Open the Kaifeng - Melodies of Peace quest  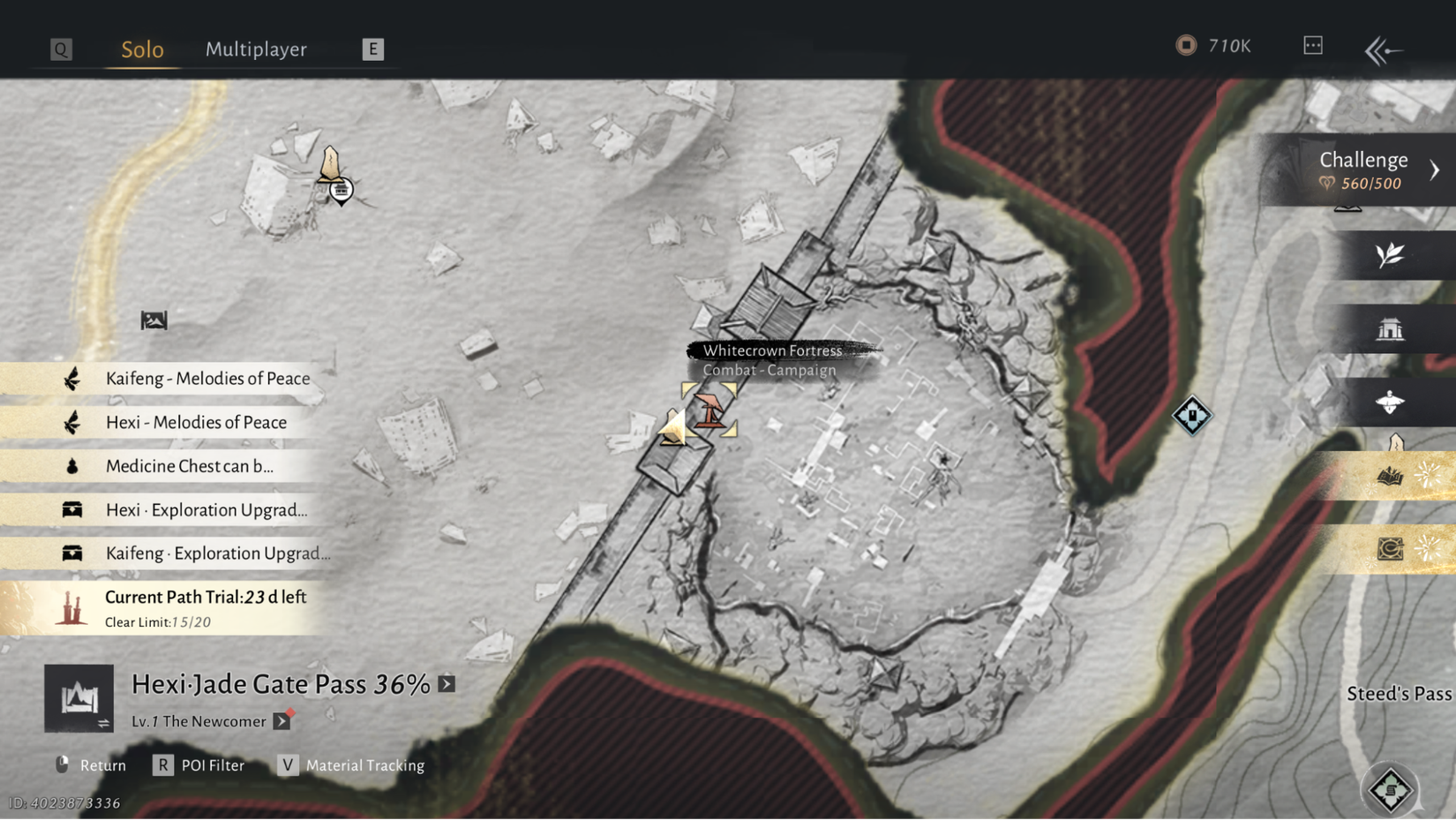coord(207,378)
